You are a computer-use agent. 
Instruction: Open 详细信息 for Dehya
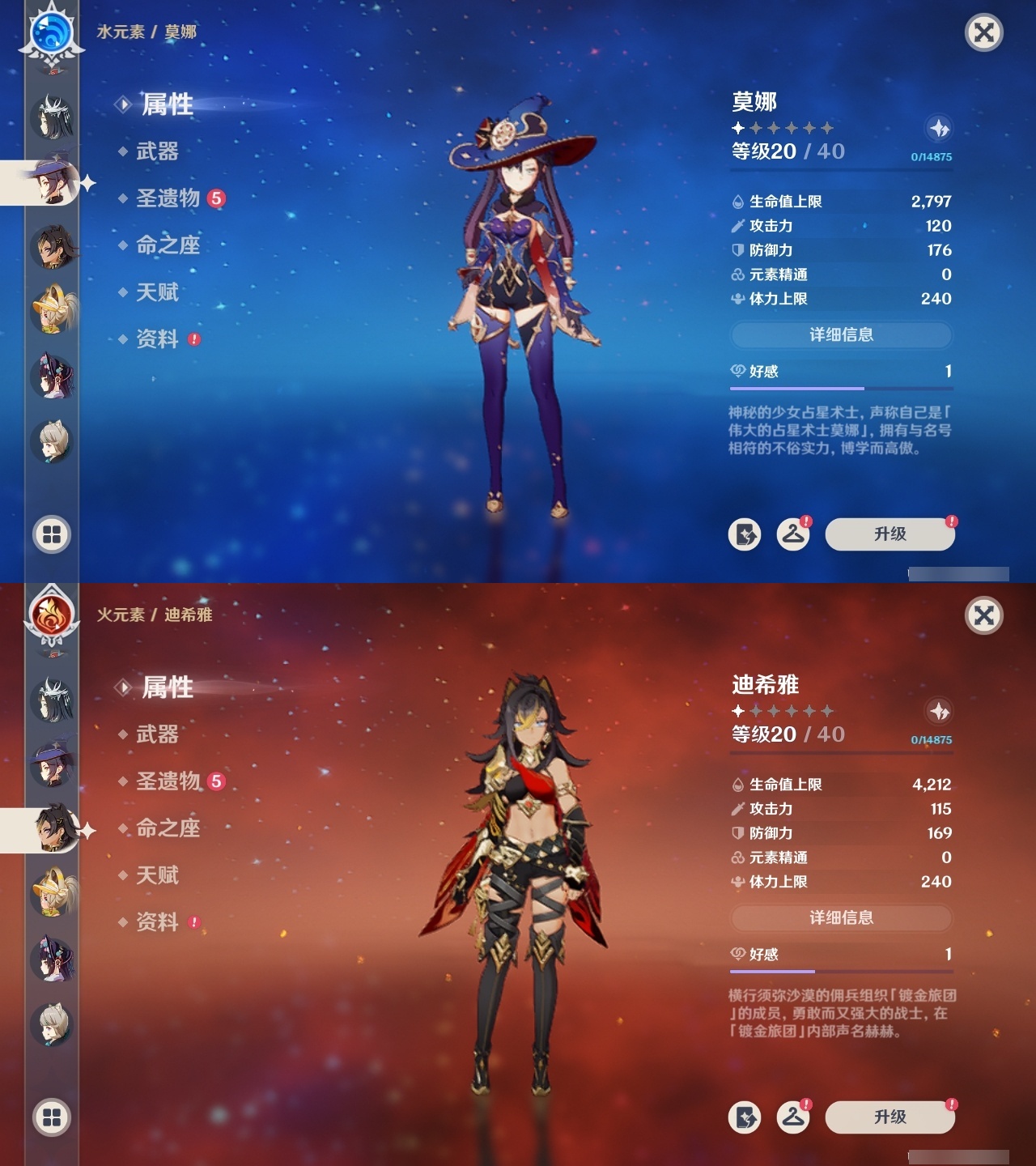coord(842,918)
